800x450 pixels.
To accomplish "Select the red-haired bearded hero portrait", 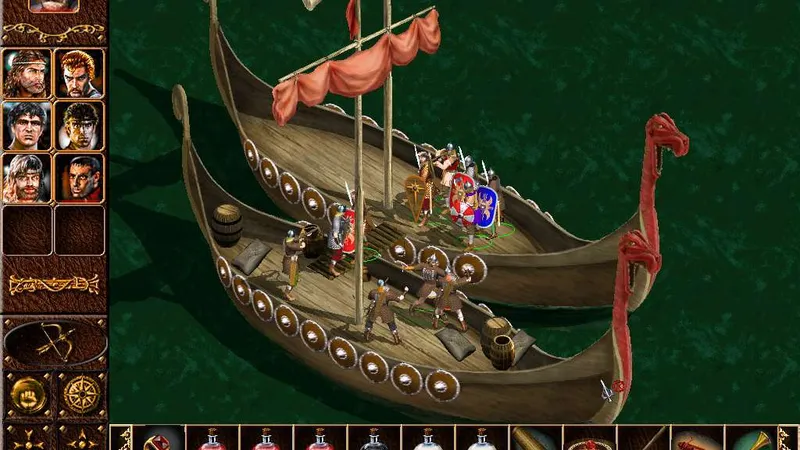I will coord(79,72).
